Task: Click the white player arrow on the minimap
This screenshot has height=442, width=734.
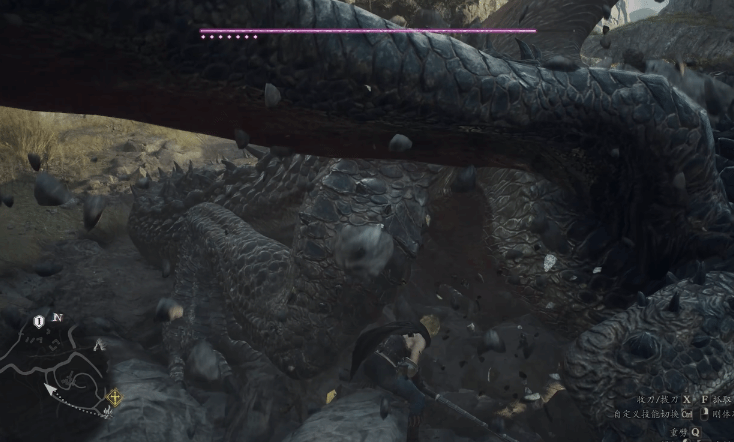Action: click(50, 388)
